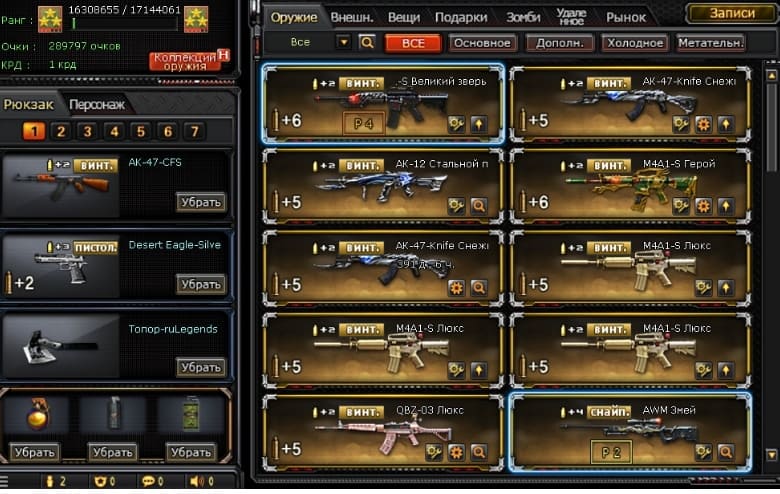Open Коллекция оружия
This screenshot has width=780, height=494.
point(184,61)
